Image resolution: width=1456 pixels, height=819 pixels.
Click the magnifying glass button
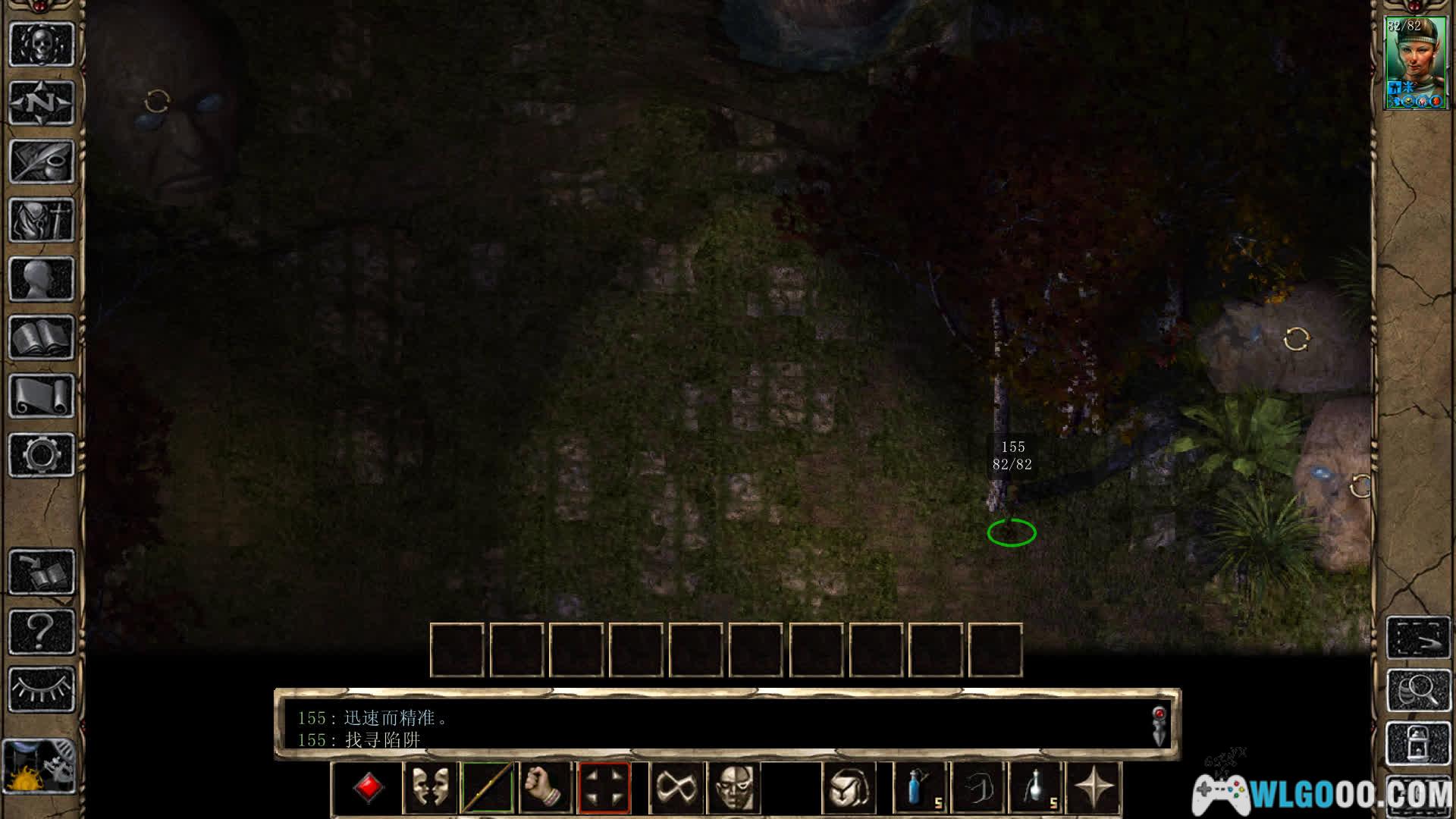click(x=1417, y=689)
